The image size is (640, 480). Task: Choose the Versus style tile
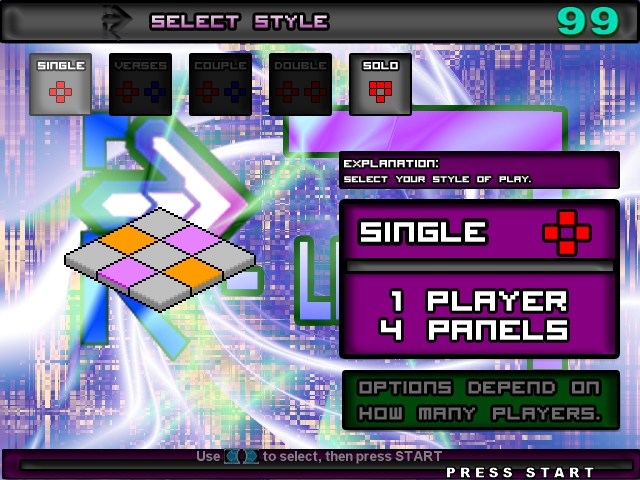click(140, 84)
